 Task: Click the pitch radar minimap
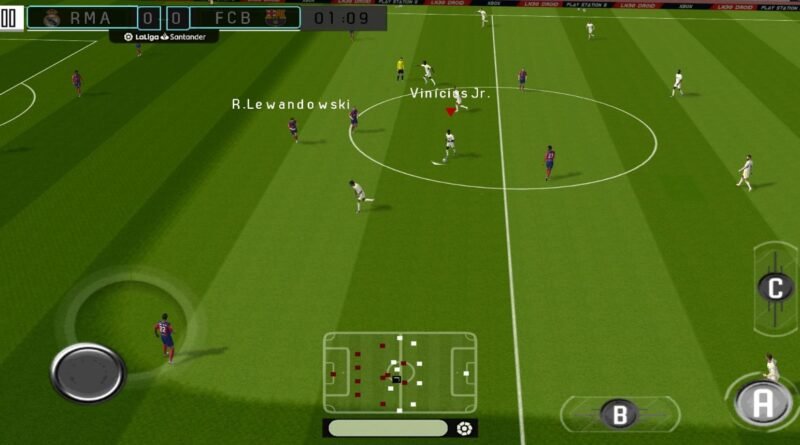point(399,373)
